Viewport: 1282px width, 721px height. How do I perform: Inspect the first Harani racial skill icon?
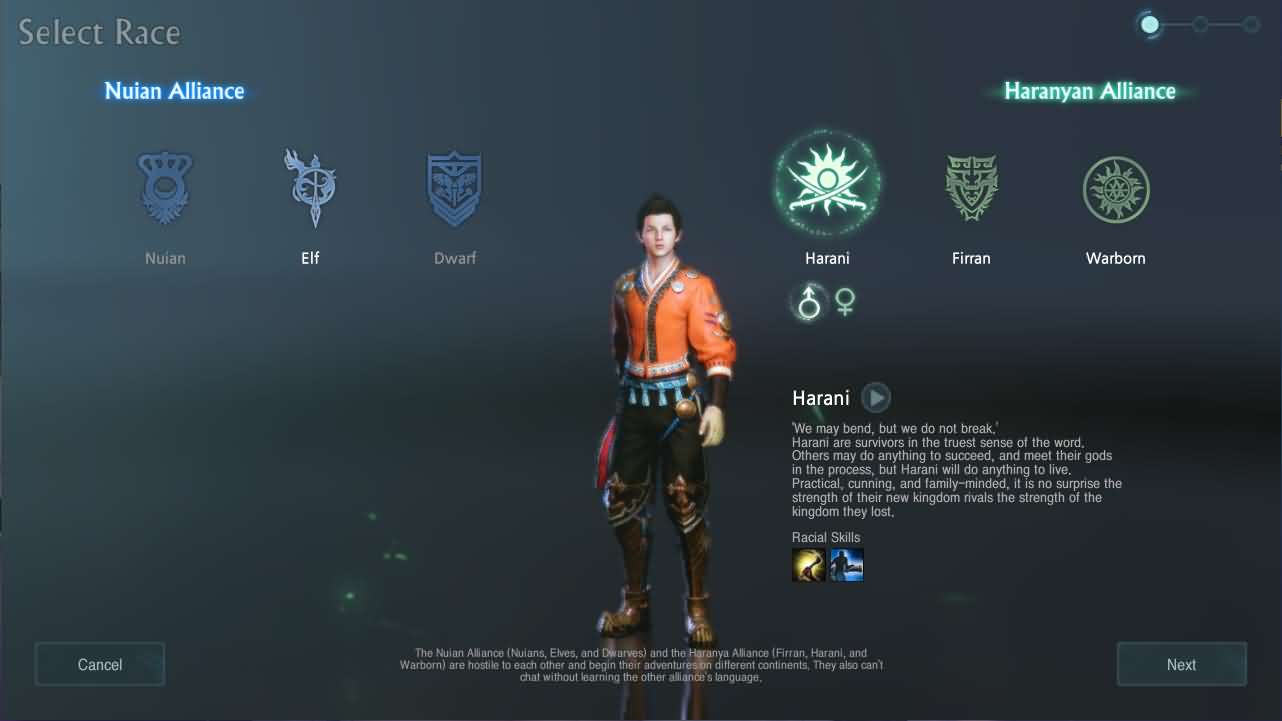(x=808, y=564)
